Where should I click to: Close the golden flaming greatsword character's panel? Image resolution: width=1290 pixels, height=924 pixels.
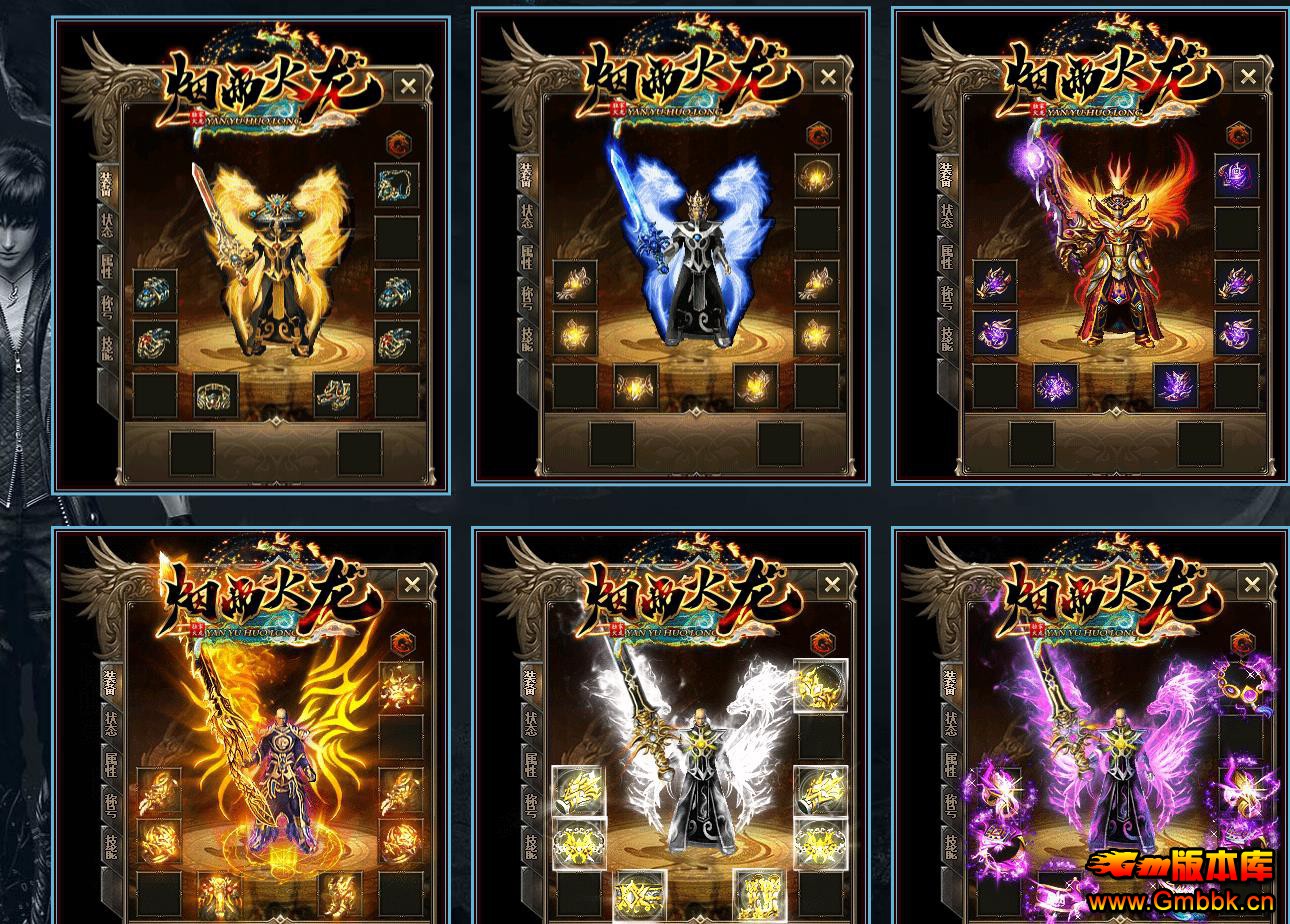[412, 585]
